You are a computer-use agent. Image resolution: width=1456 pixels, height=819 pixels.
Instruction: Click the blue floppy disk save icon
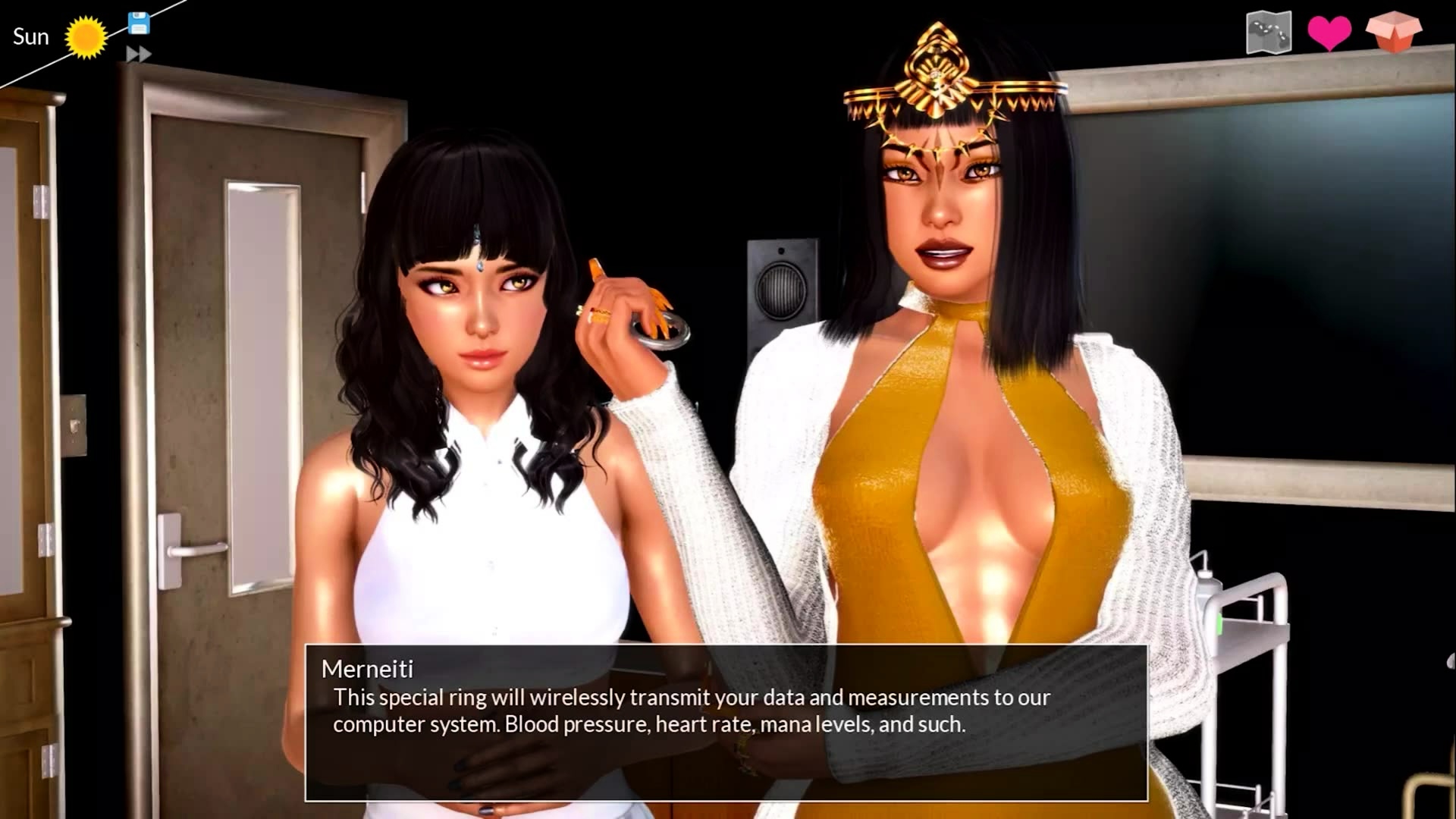click(x=139, y=24)
